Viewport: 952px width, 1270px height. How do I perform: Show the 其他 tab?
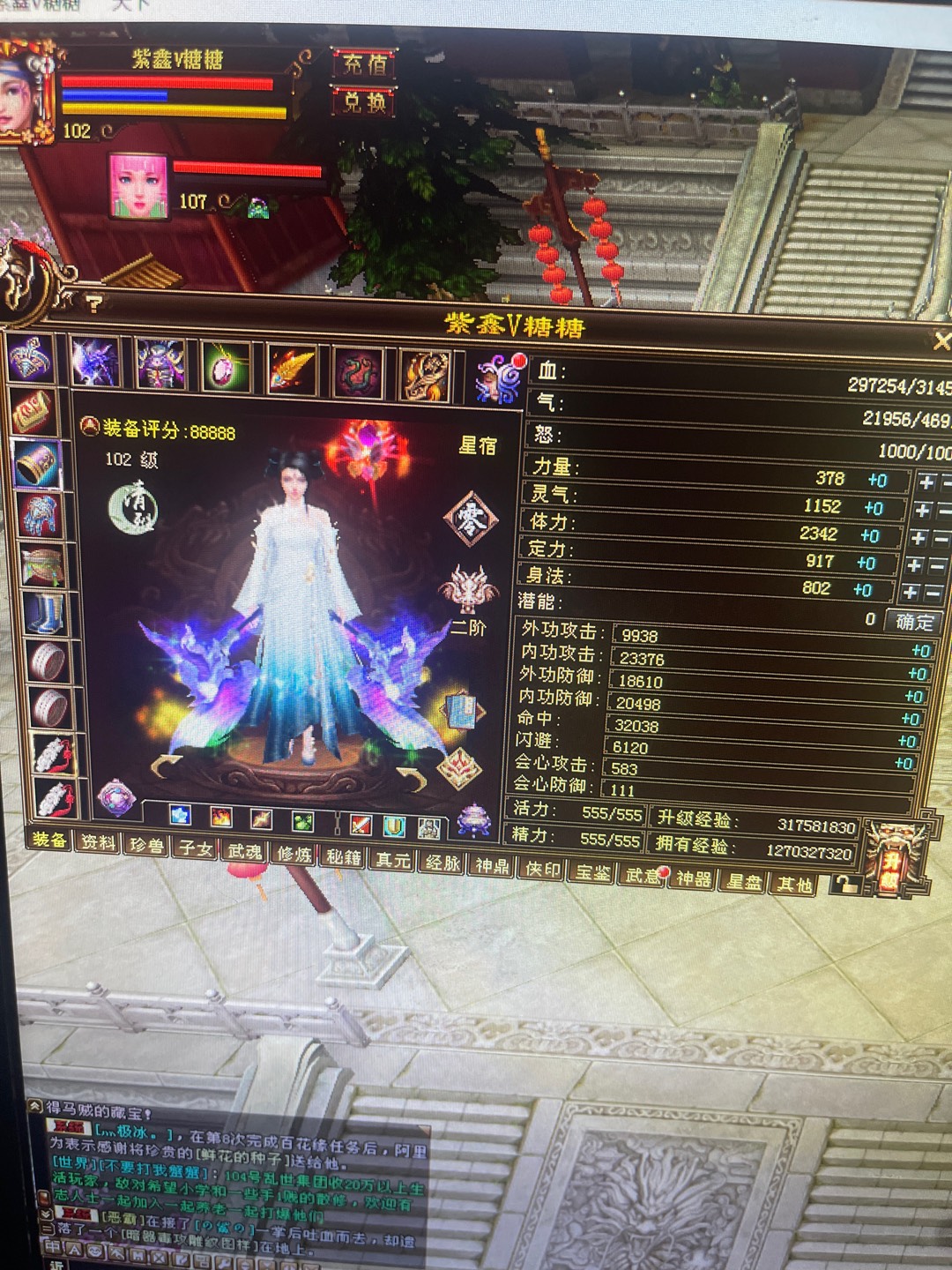(793, 884)
